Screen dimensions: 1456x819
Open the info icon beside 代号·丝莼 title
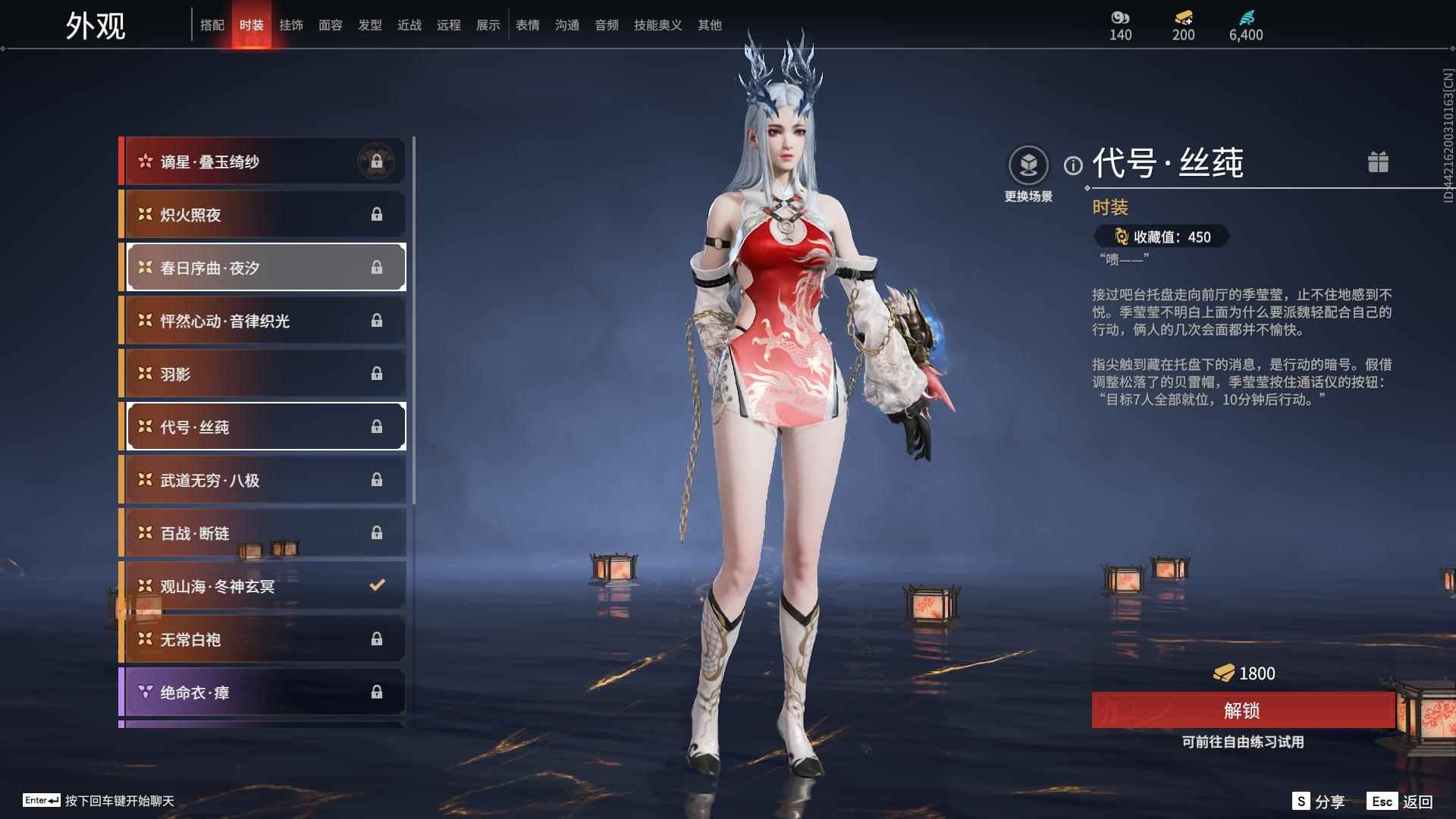point(1074,164)
